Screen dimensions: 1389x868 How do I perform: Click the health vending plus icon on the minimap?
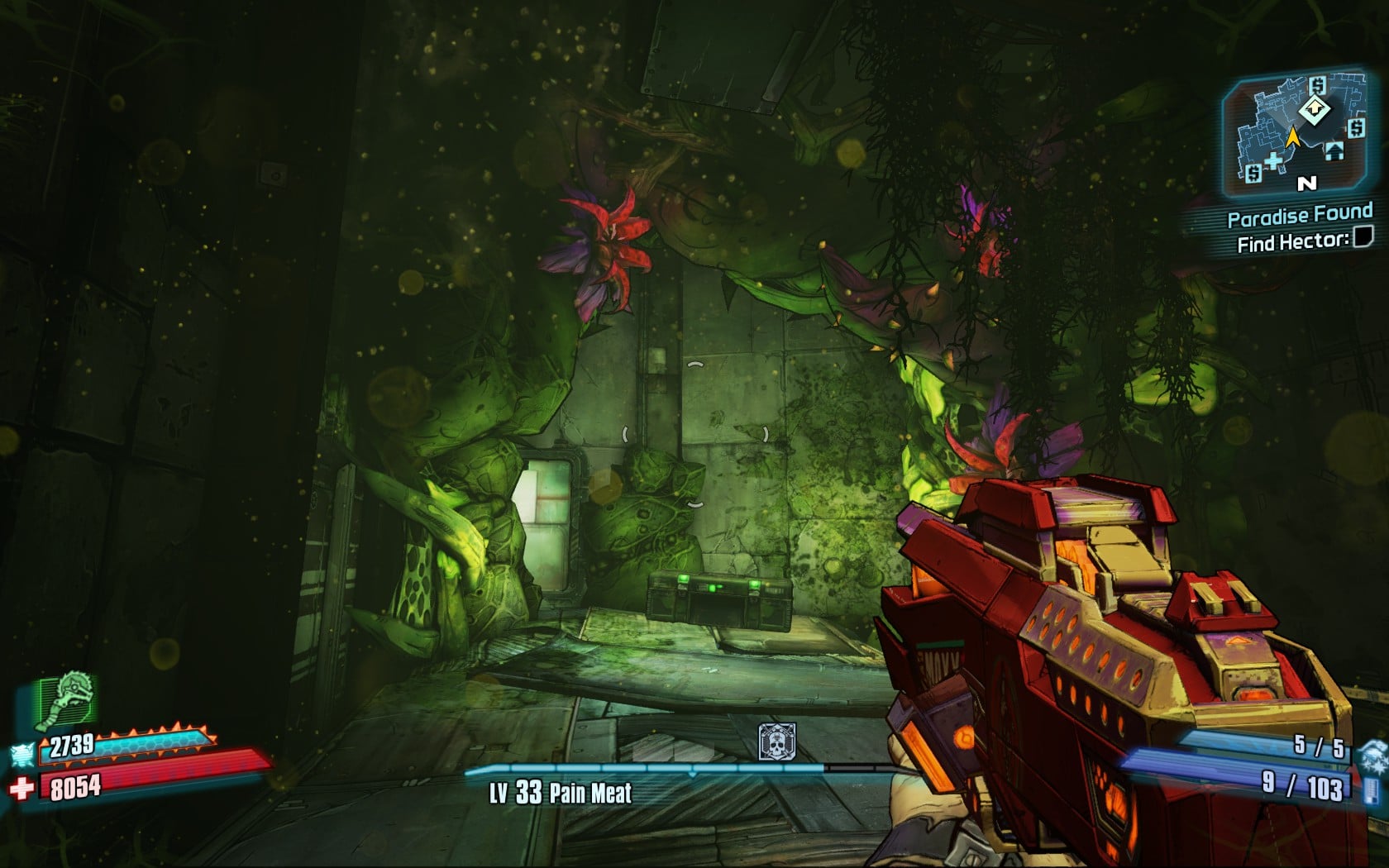pyautogui.click(x=1274, y=160)
